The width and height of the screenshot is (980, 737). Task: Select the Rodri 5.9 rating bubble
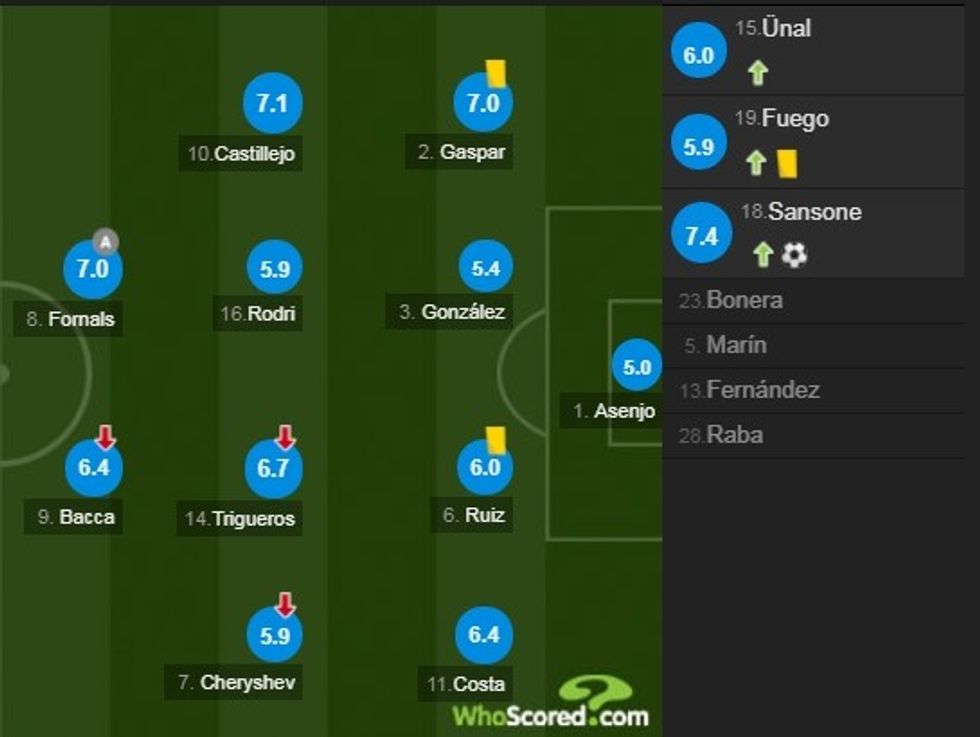274,269
